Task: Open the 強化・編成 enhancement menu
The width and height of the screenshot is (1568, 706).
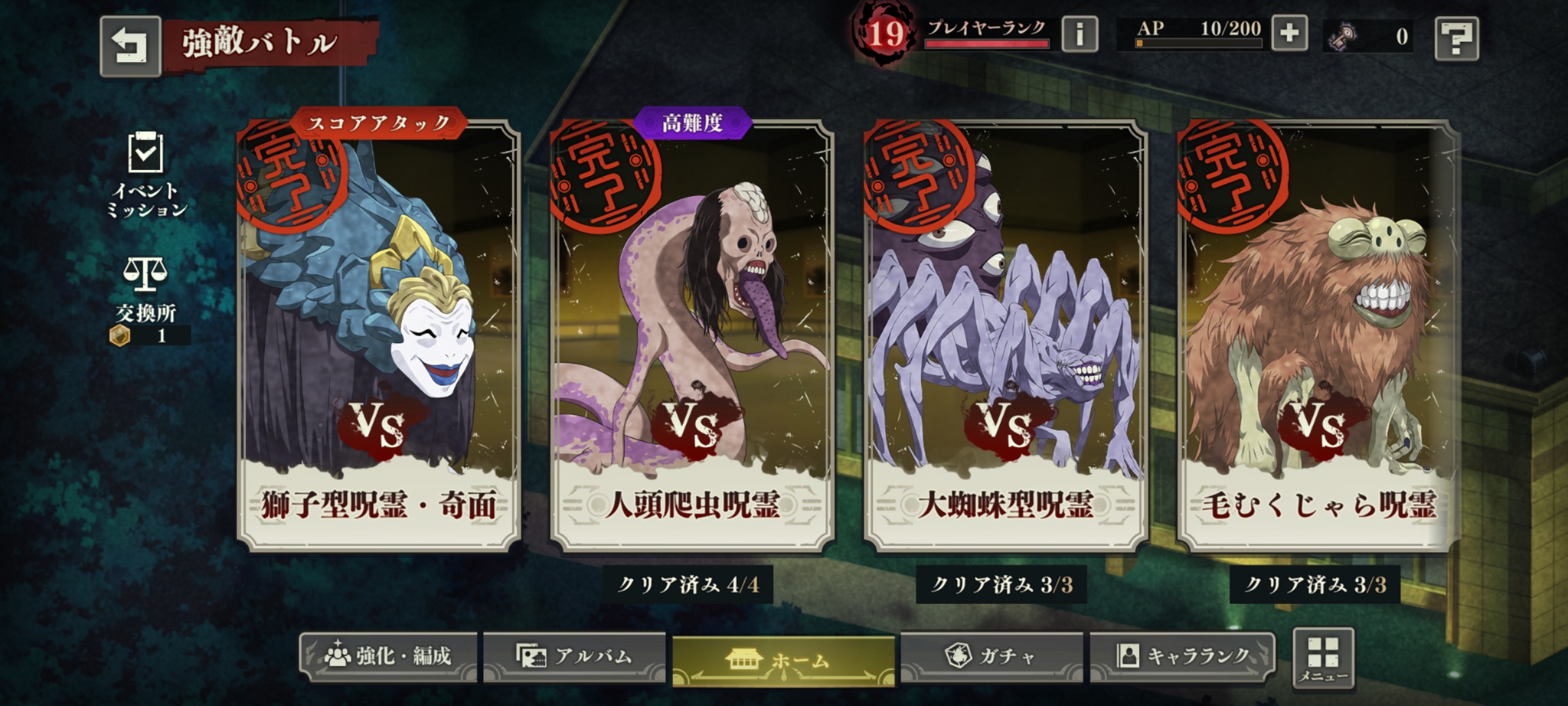Action: pos(388,656)
